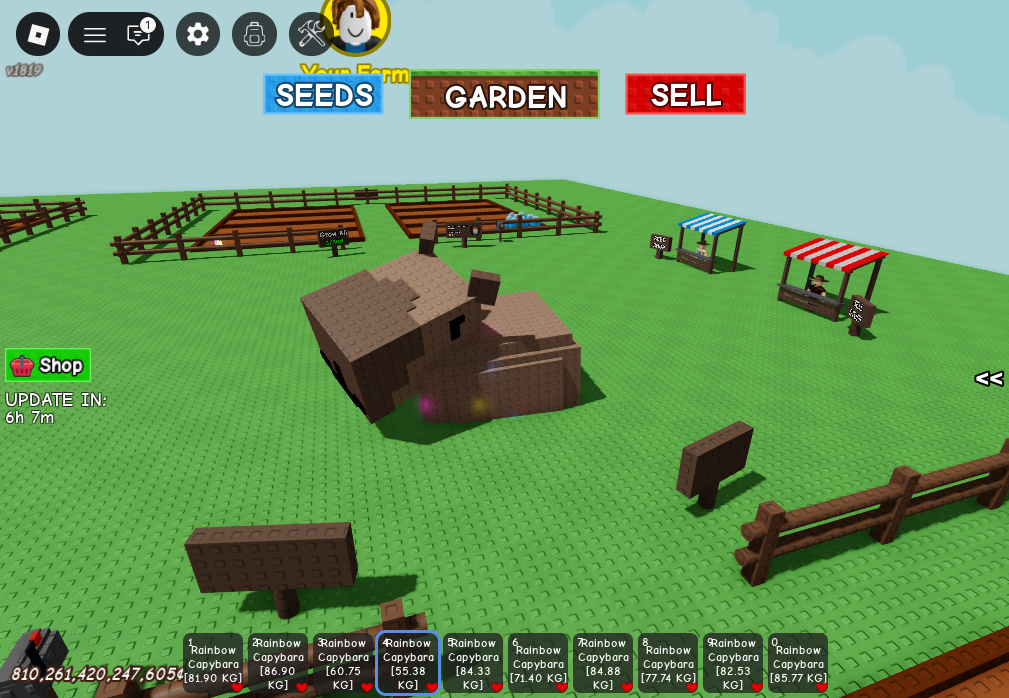1009x698 pixels.
Task: Open chat with the notification badge
Action: pyautogui.click(x=139, y=35)
